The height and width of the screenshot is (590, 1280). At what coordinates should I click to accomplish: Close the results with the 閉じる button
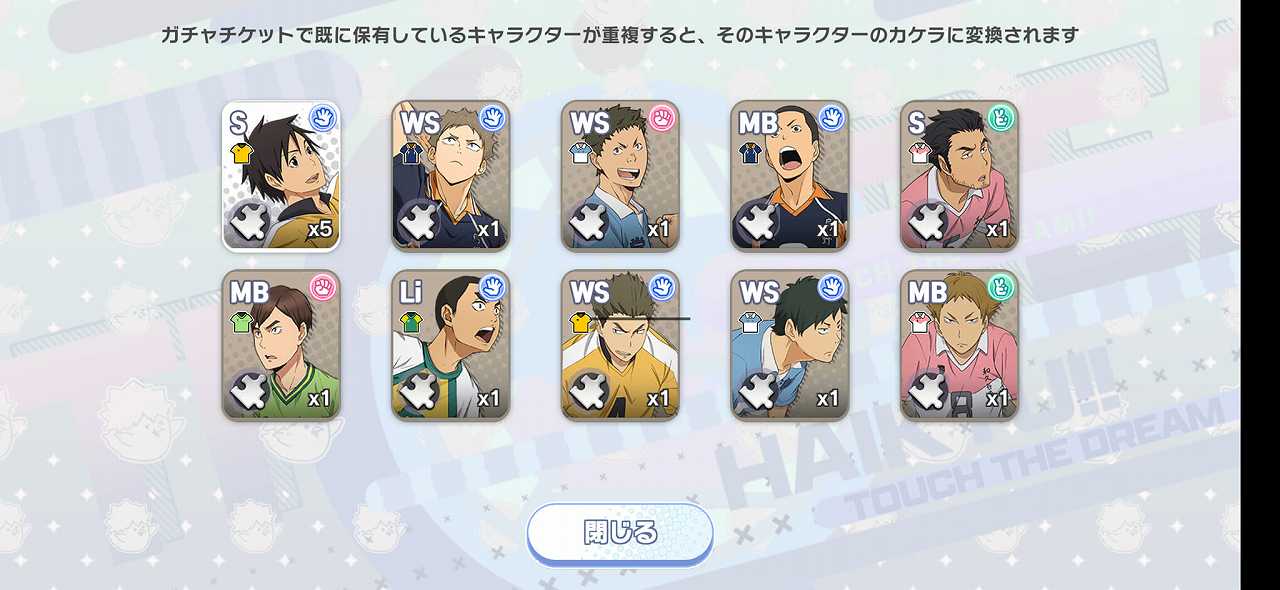click(x=620, y=533)
